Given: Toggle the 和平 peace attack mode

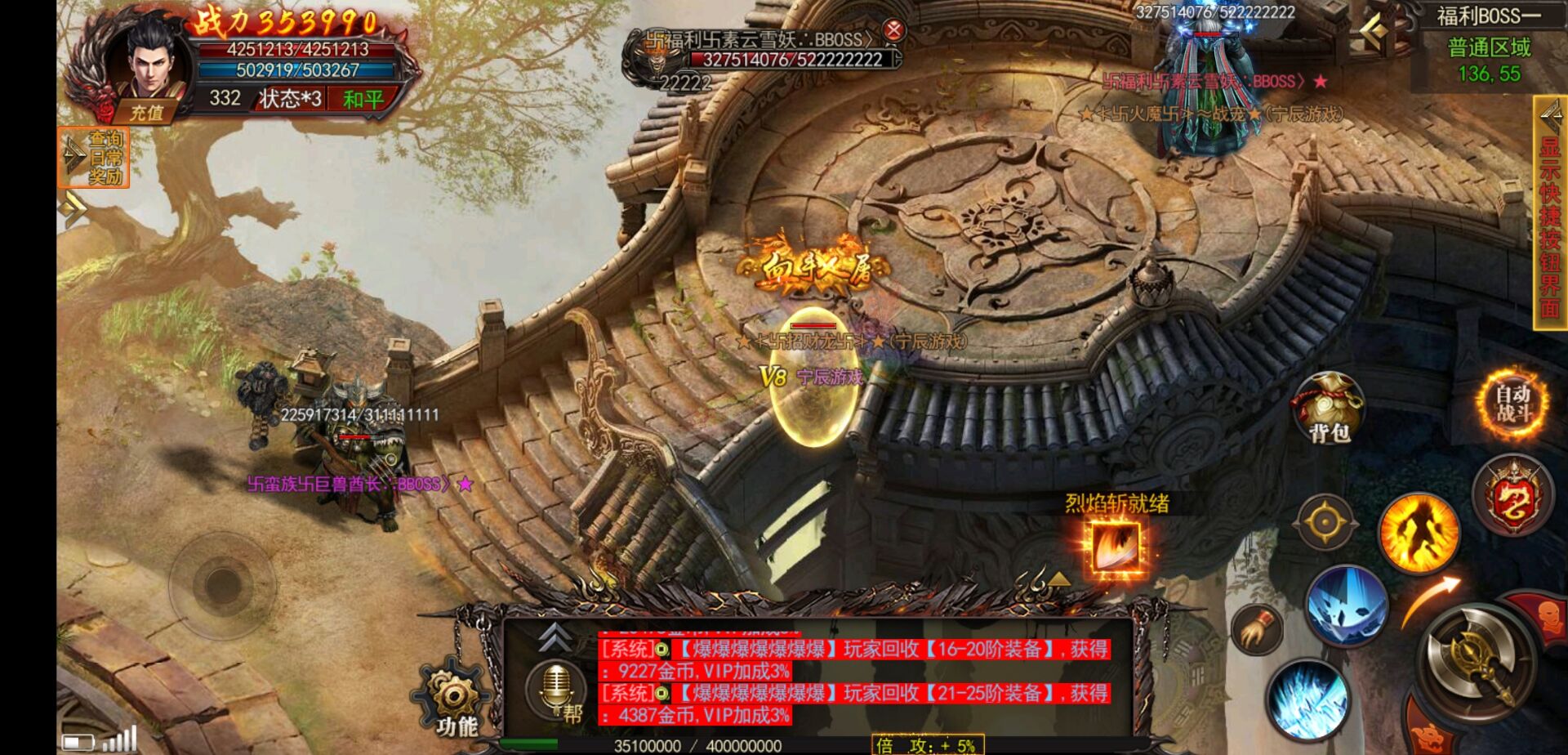Looking at the screenshot, I should point(363,100).
